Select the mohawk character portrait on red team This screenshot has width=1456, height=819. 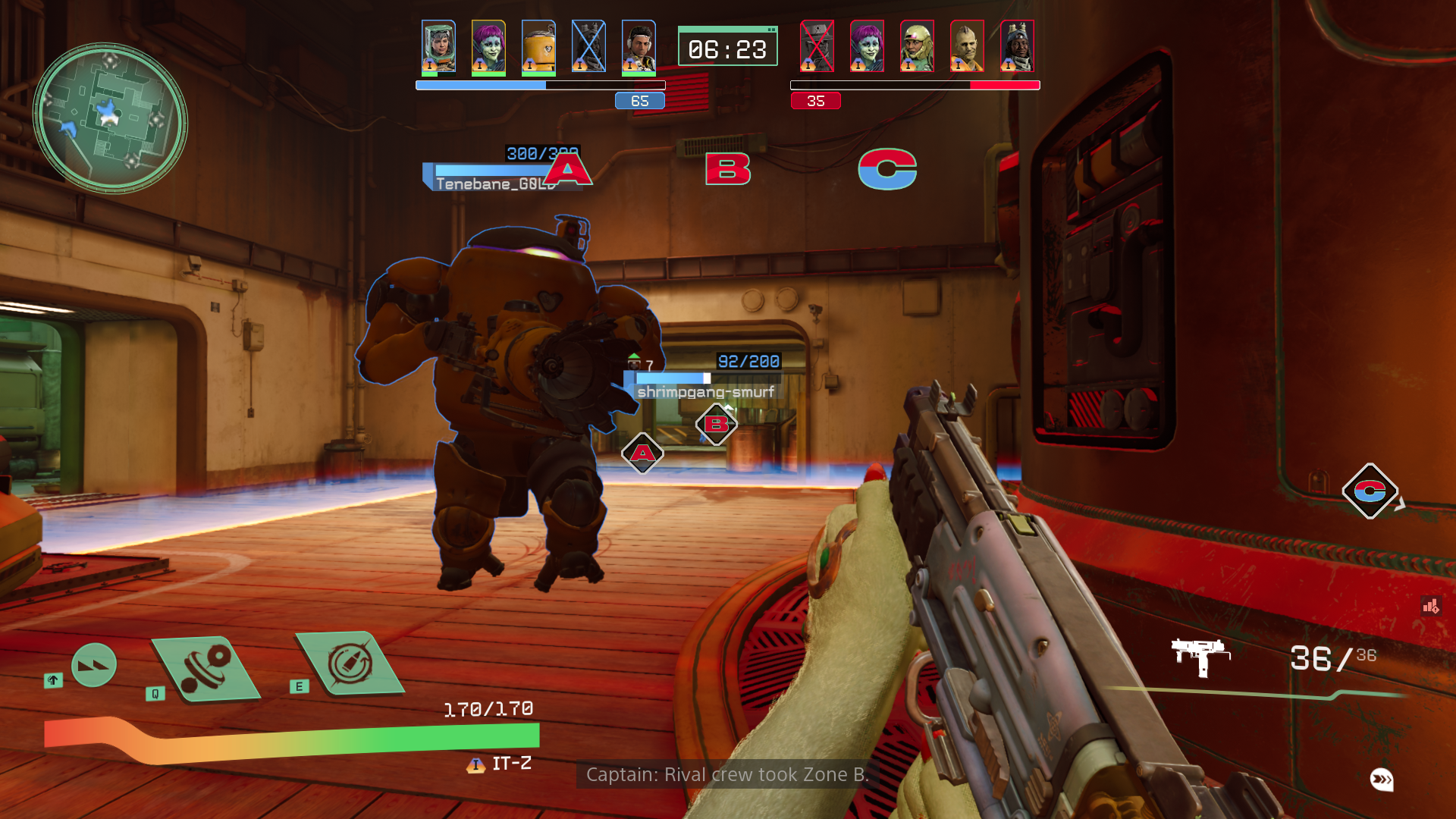tap(967, 47)
